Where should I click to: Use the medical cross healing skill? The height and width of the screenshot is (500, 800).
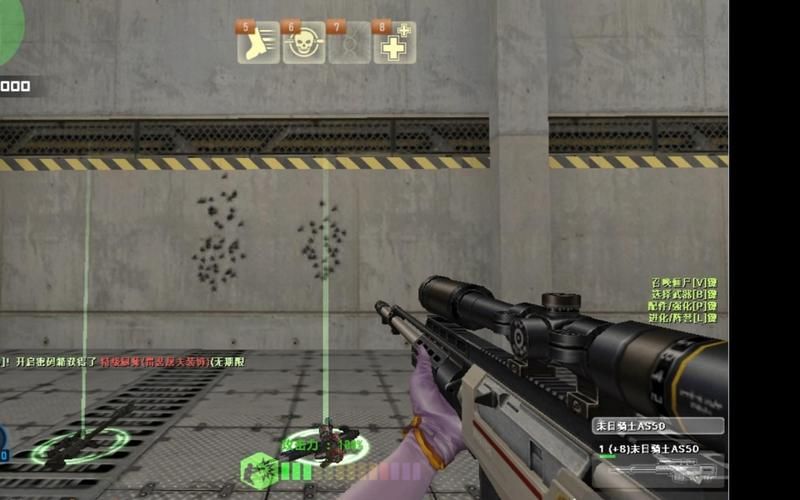(394, 43)
